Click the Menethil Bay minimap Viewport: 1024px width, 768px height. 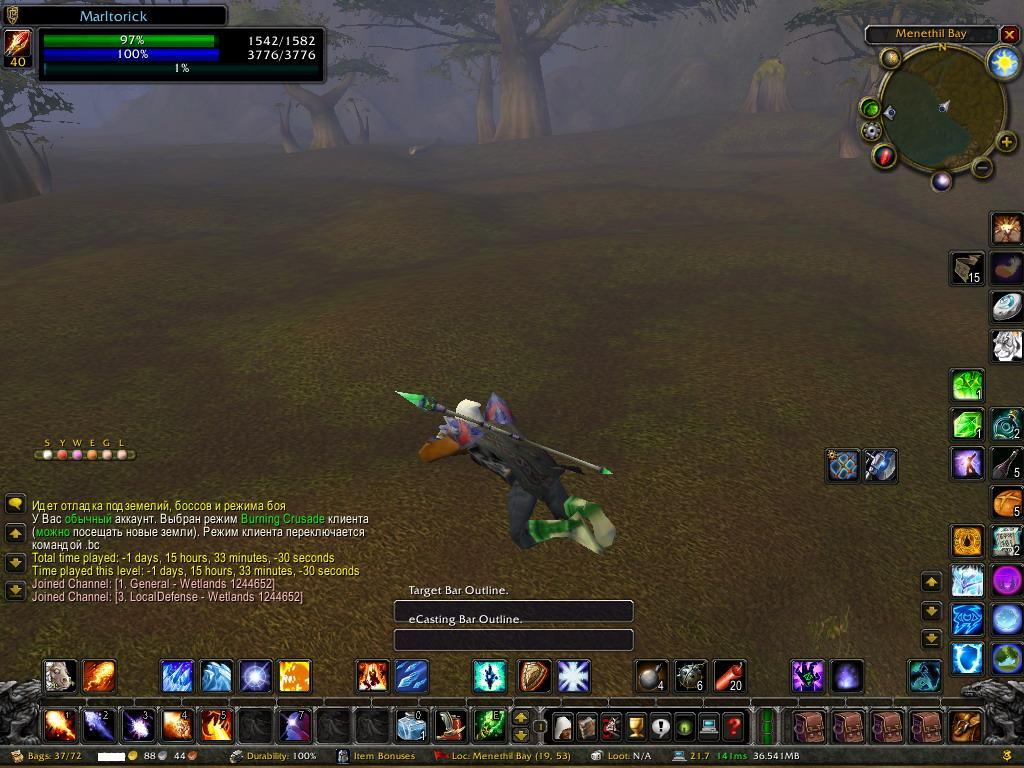click(941, 107)
